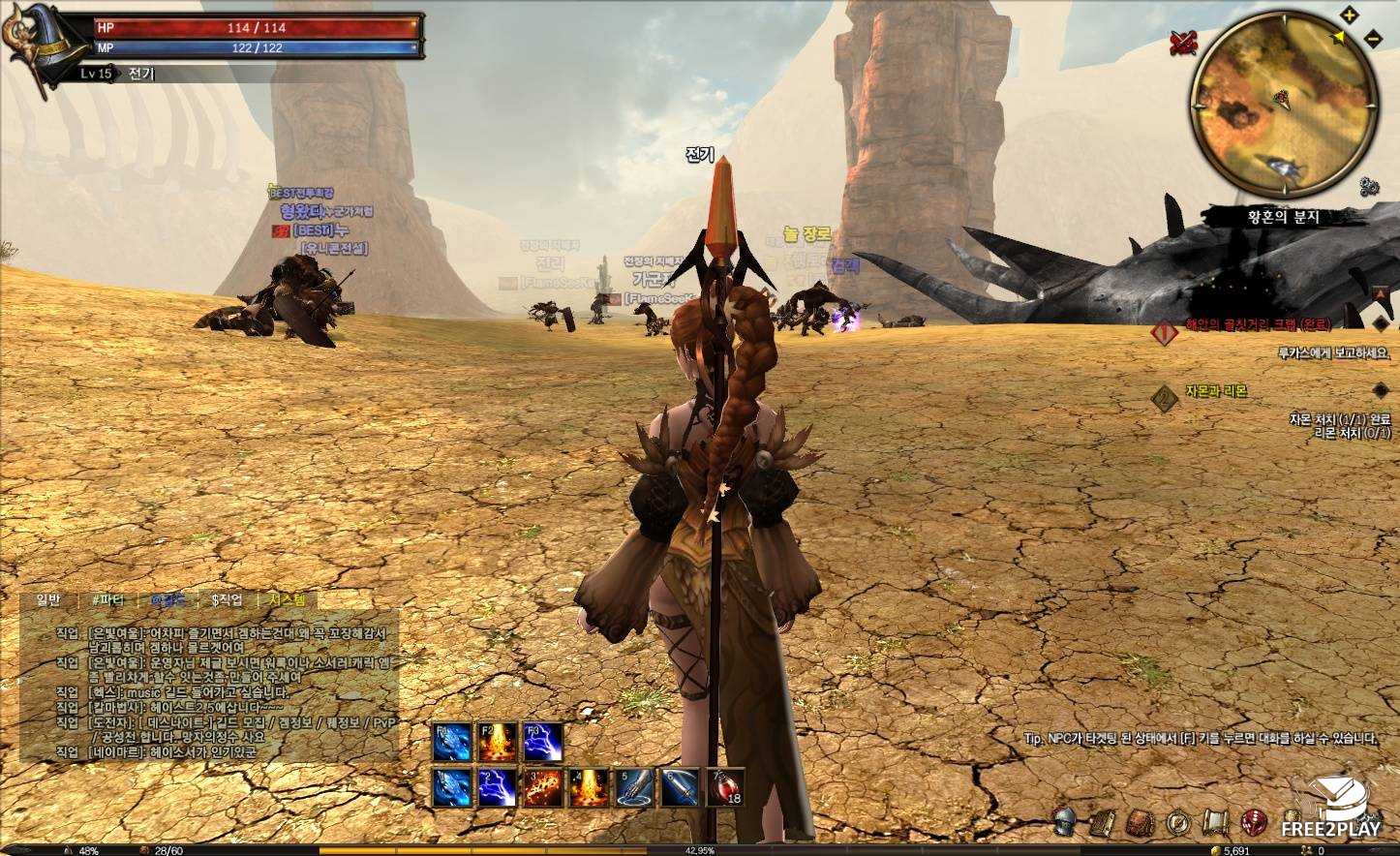Open the compass map icon
Screen dimensions: 1400x856
[1178, 822]
